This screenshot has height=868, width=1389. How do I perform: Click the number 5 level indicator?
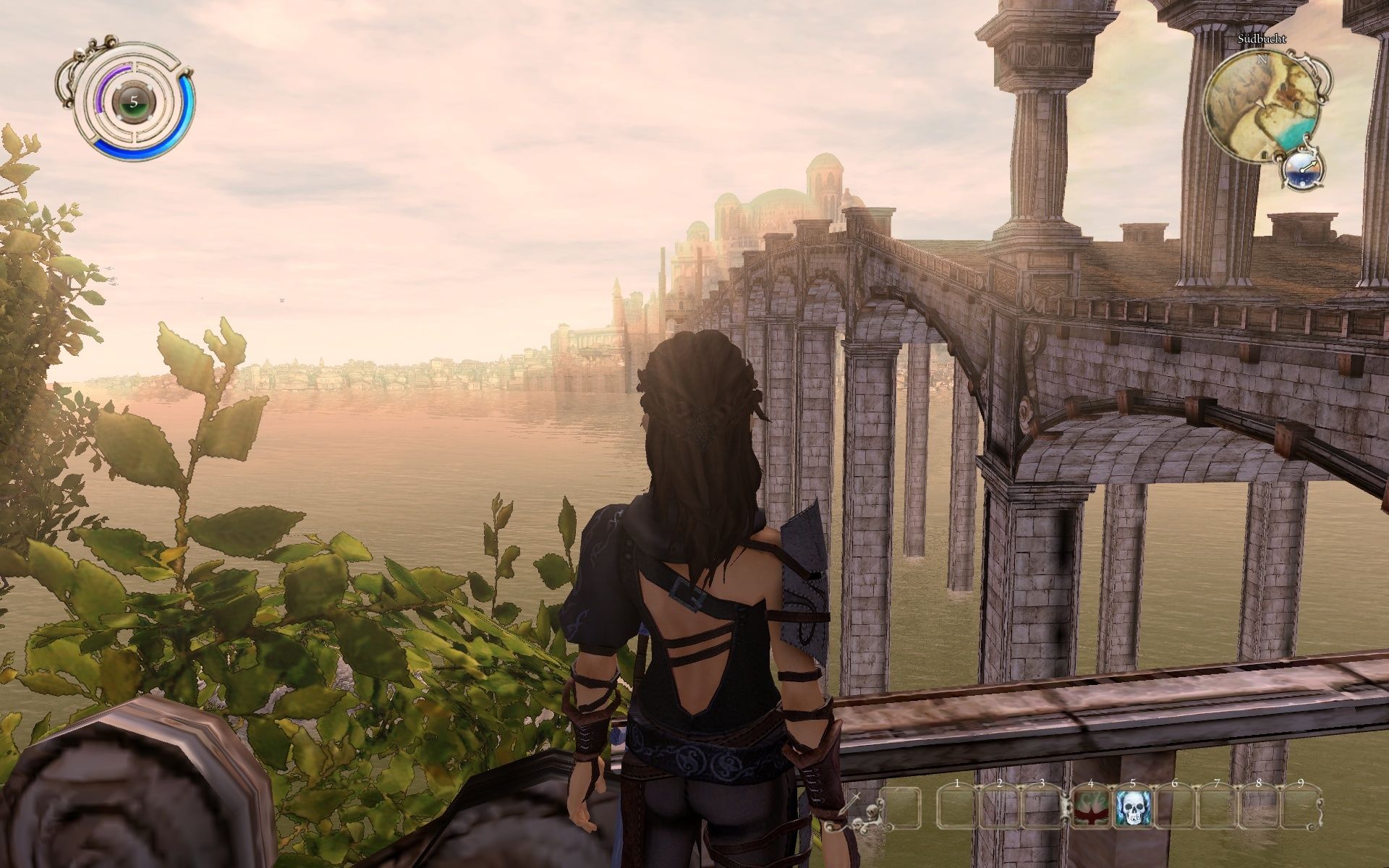(134, 101)
